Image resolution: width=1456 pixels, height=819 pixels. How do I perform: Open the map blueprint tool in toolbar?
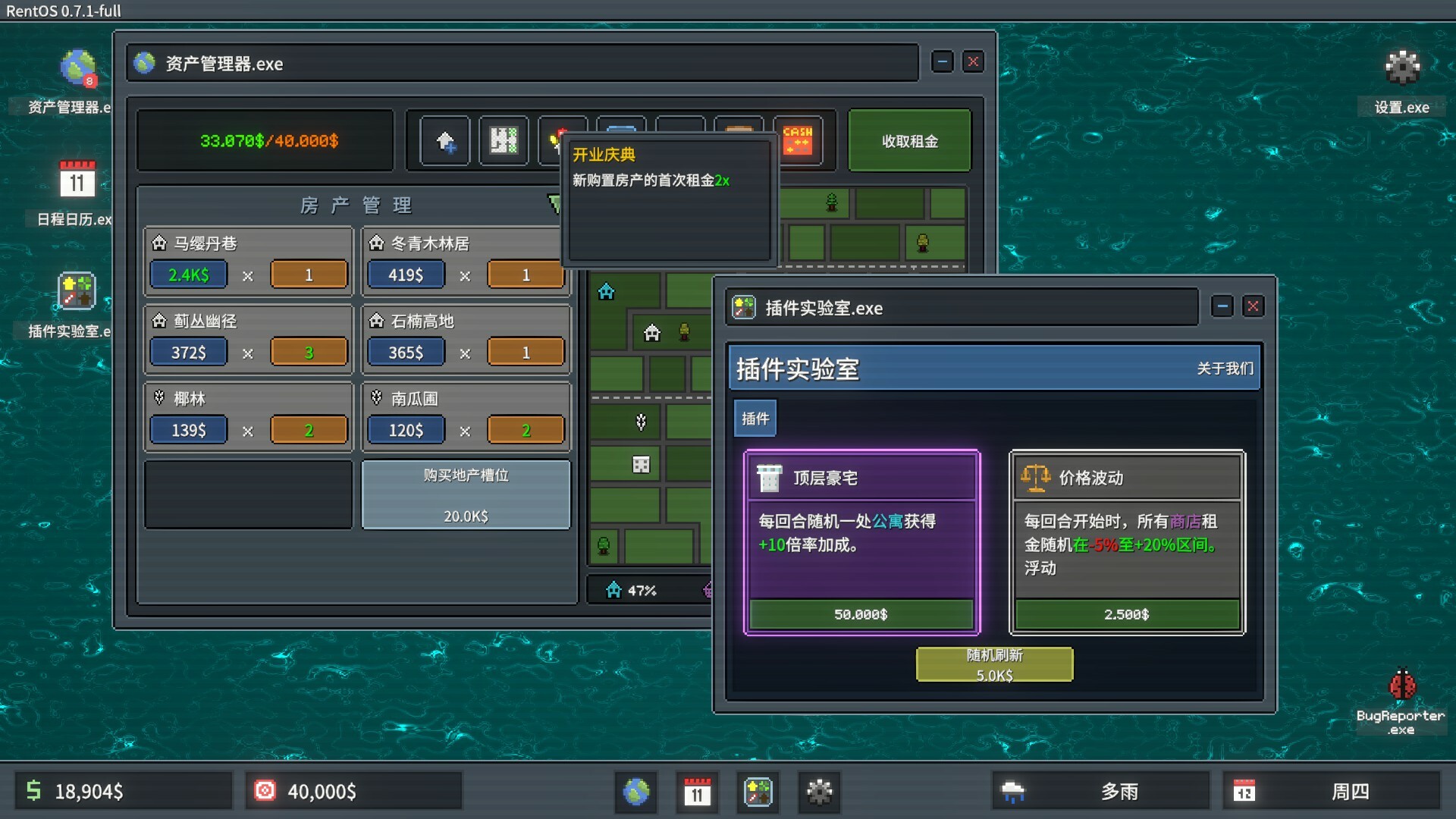tap(504, 140)
